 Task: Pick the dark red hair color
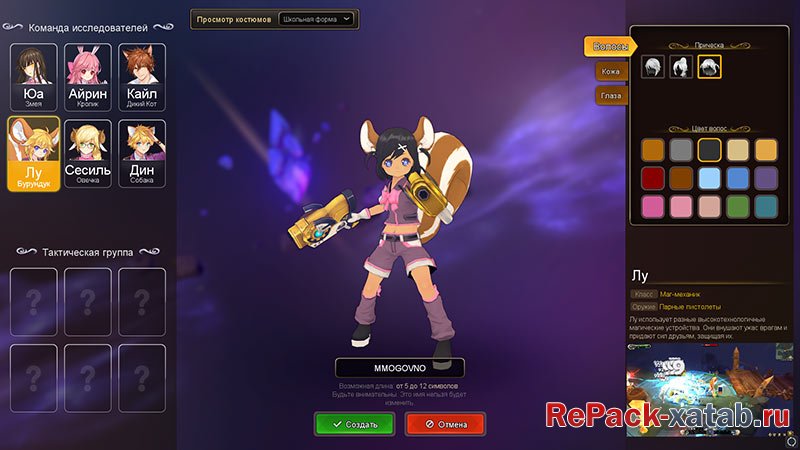pos(653,178)
